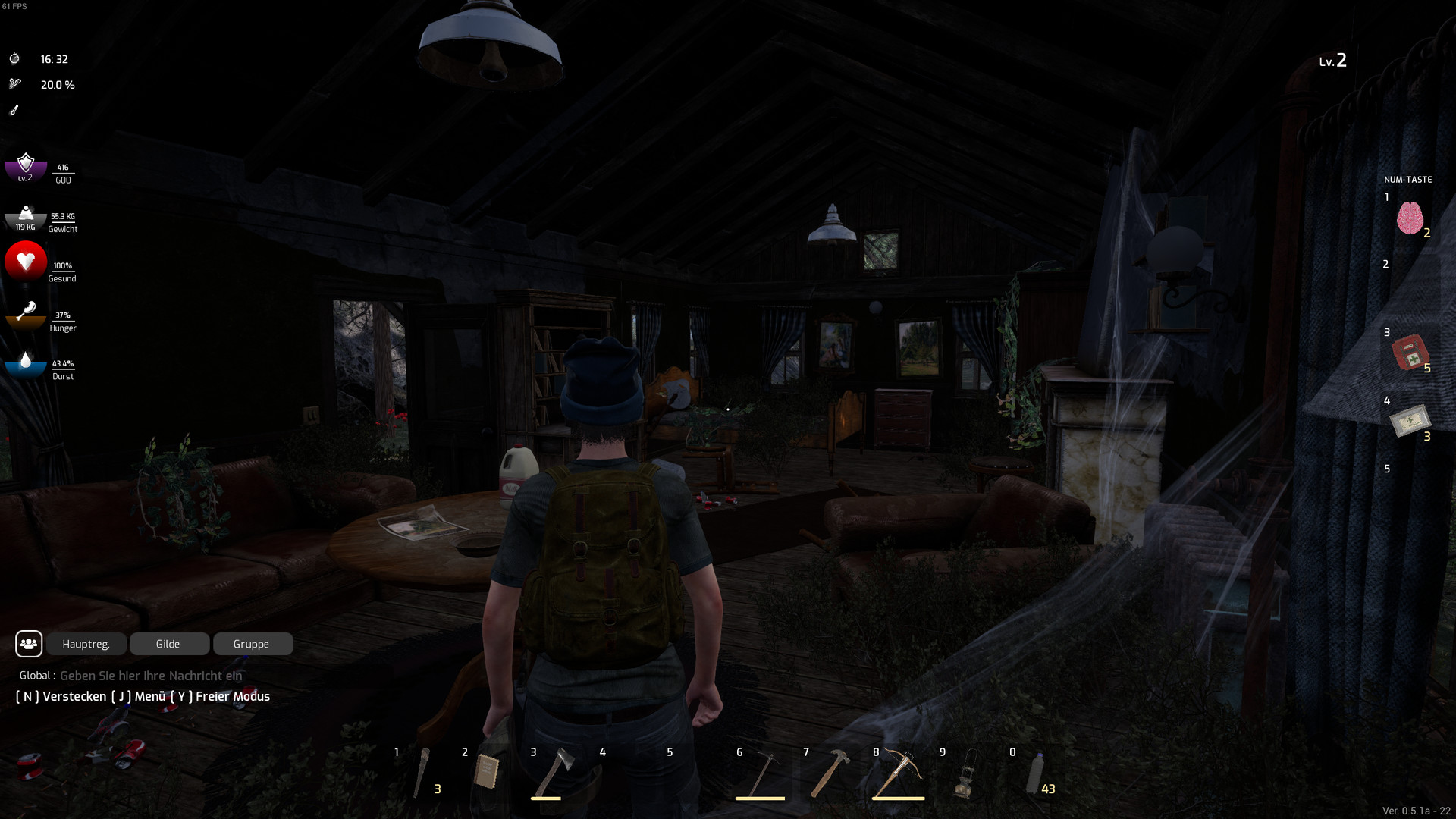Switch to the Gruppe chat tab
The height and width of the screenshot is (819, 1456).
[253, 644]
